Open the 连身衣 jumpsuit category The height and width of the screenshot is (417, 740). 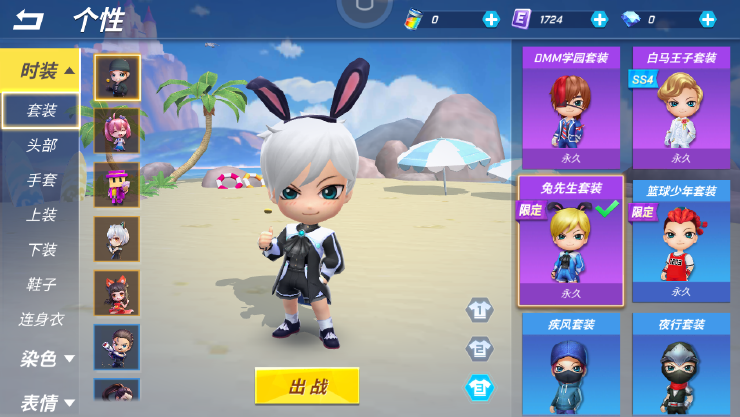(41, 319)
